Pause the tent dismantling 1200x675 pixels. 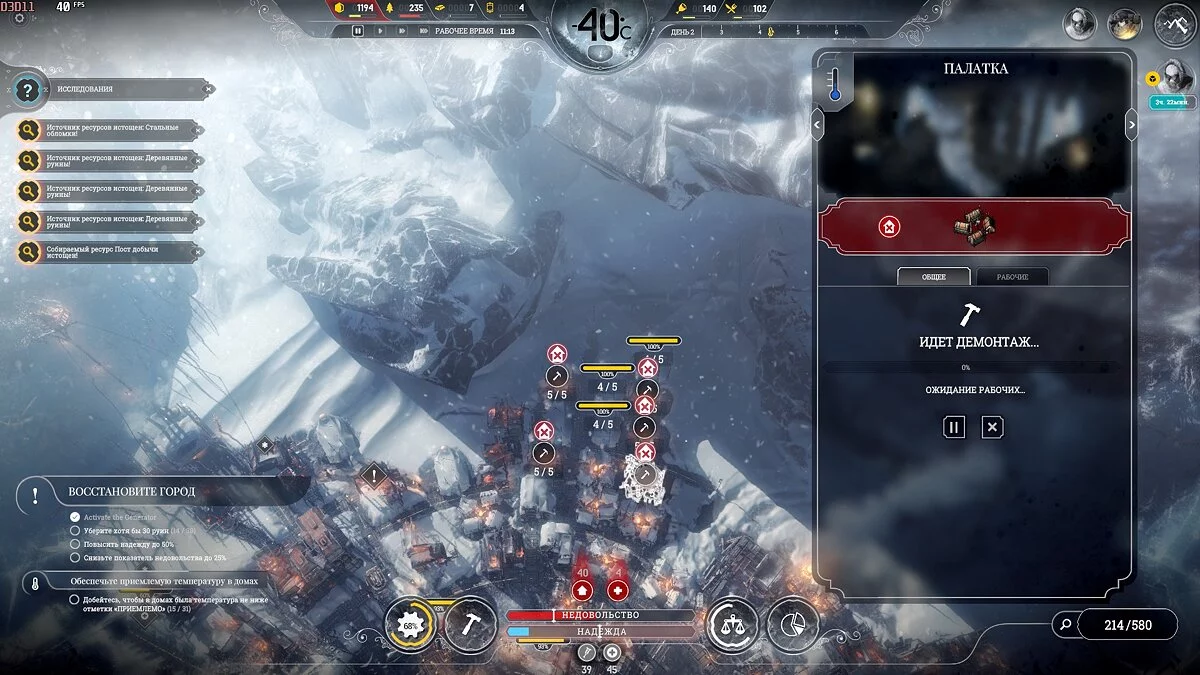[954, 427]
